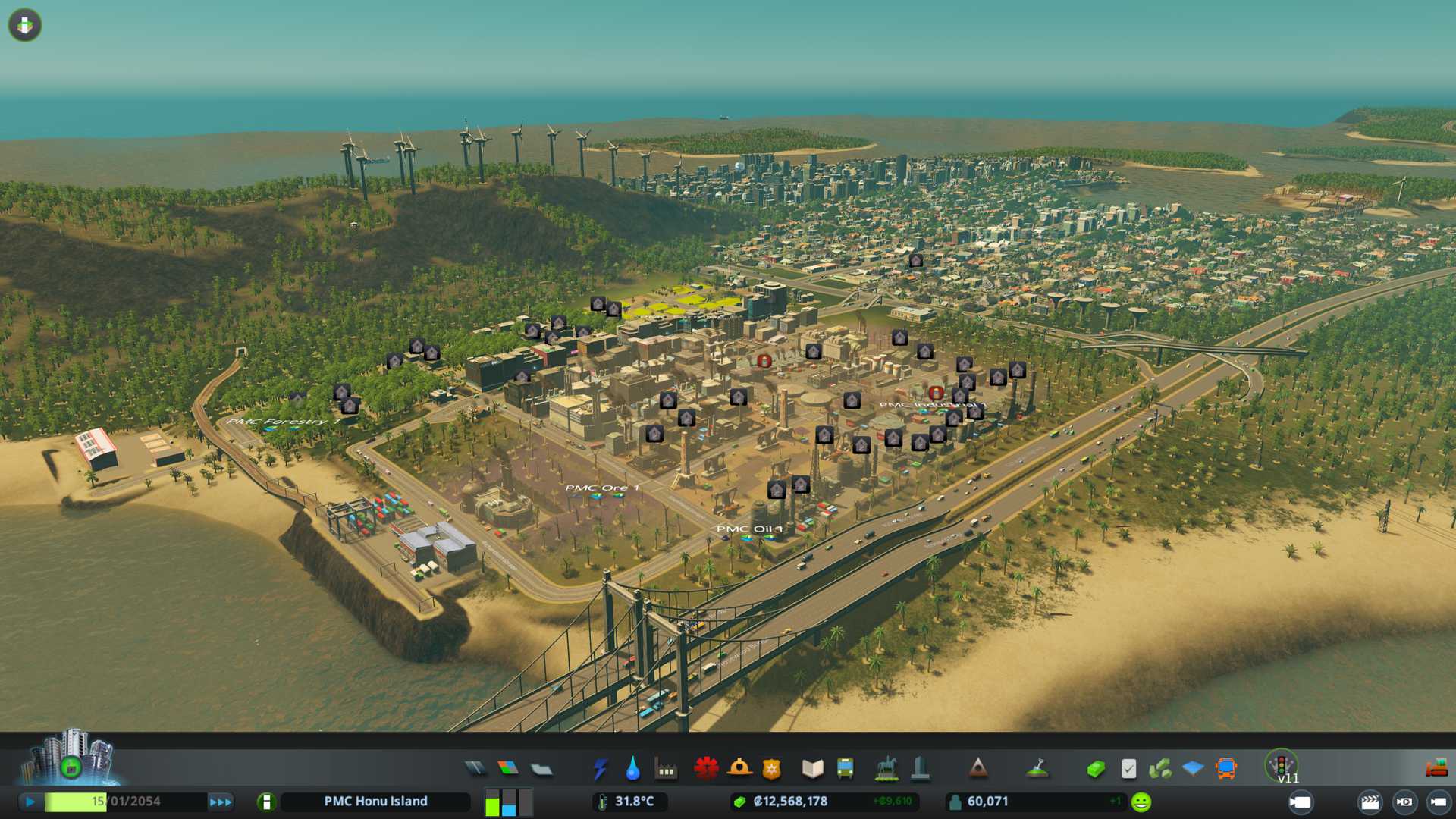Image resolution: width=1456 pixels, height=819 pixels.
Task: Click the green download arrow icon
Action: [25, 25]
